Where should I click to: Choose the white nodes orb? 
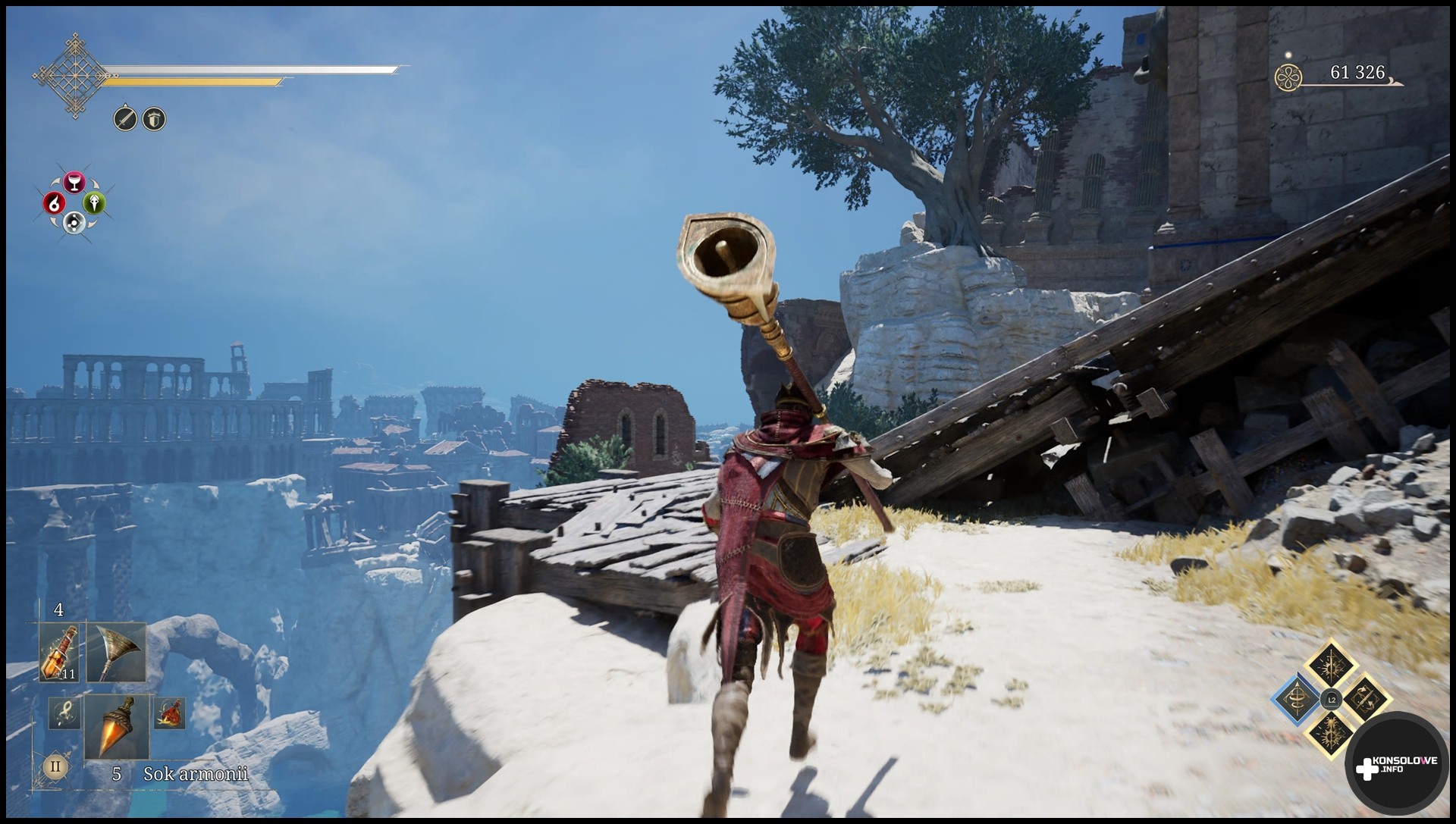[x=74, y=222]
